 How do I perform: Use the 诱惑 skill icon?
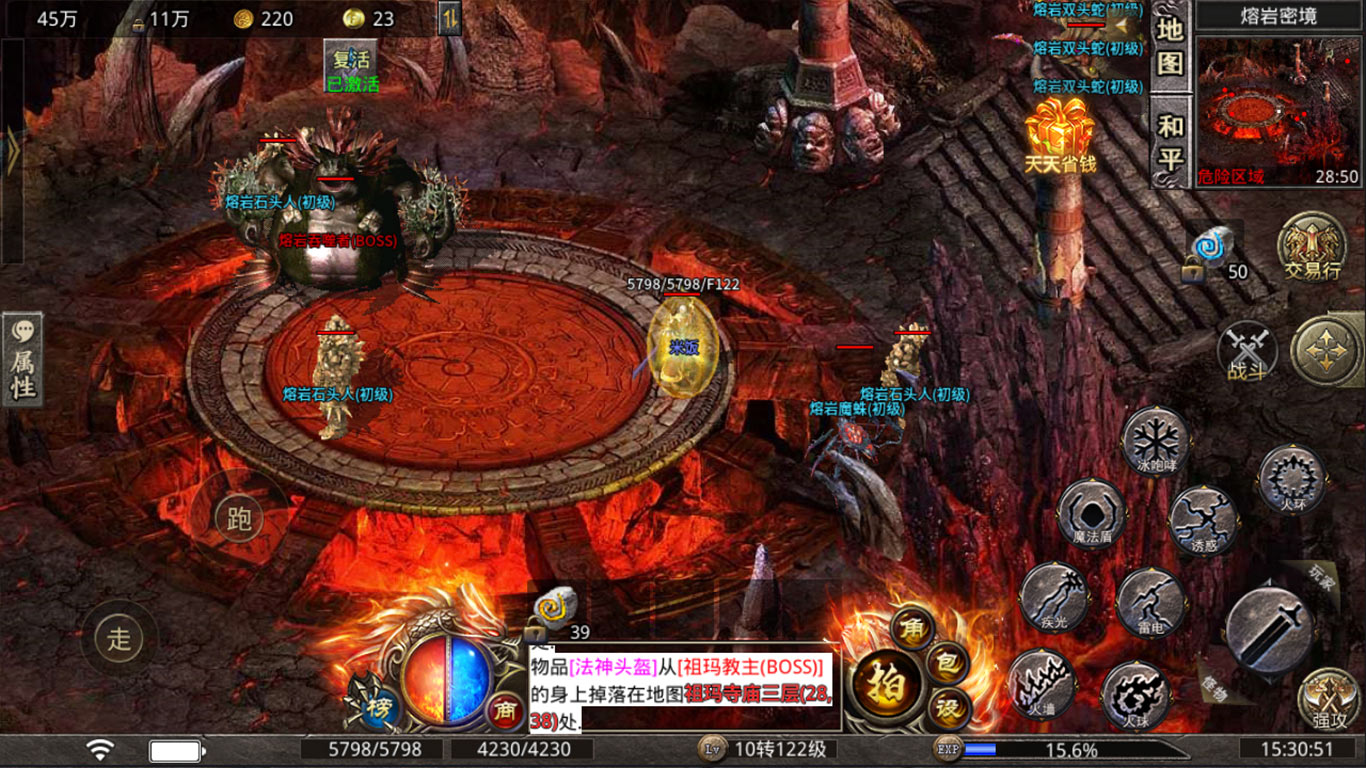point(1203,520)
